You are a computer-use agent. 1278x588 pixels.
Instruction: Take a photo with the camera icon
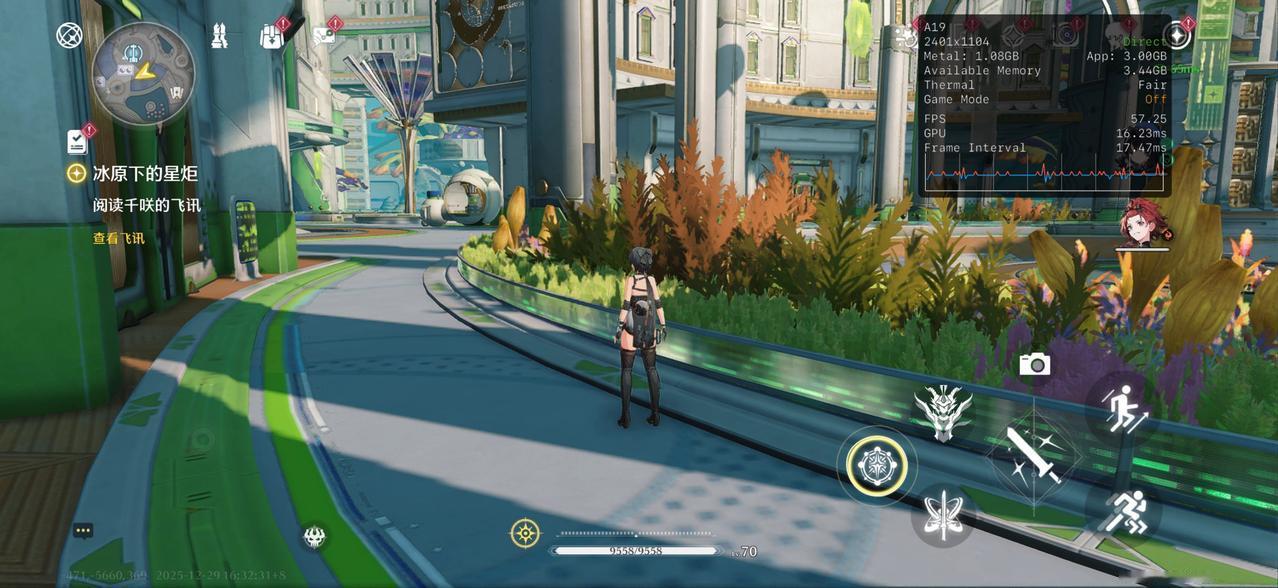1034,364
